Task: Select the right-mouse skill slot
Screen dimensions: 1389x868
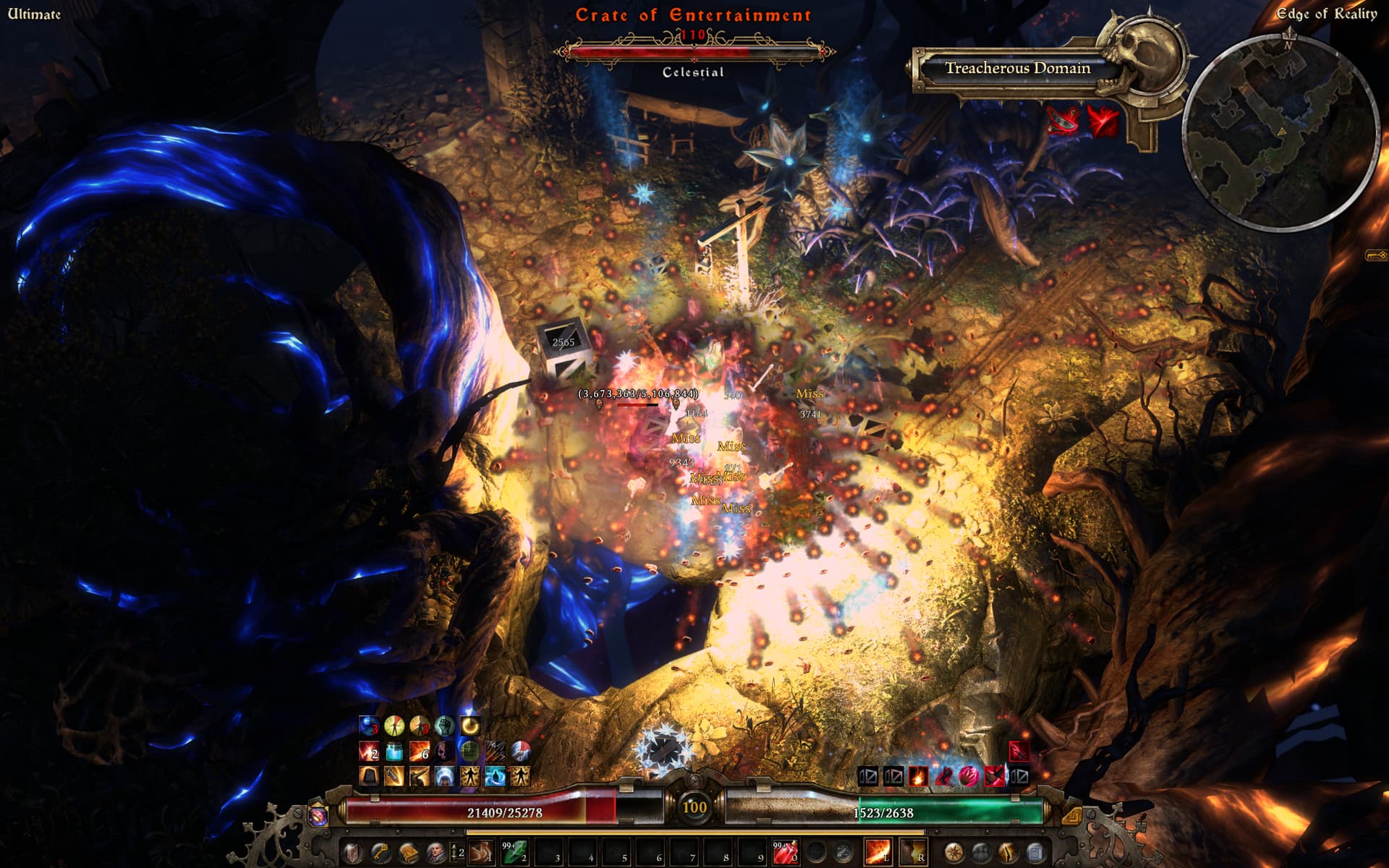Action: 913,853
